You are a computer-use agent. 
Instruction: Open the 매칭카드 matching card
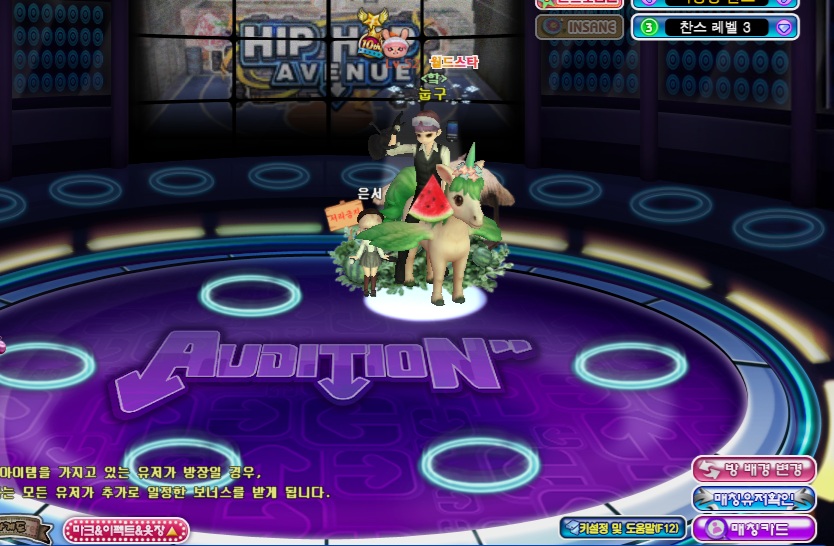(x=753, y=527)
